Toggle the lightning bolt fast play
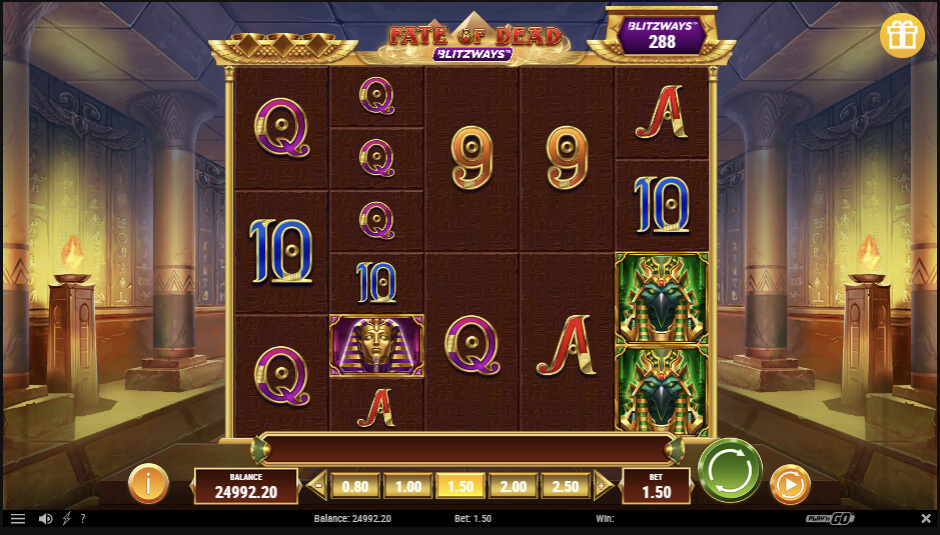The image size is (940, 535). (x=66, y=519)
